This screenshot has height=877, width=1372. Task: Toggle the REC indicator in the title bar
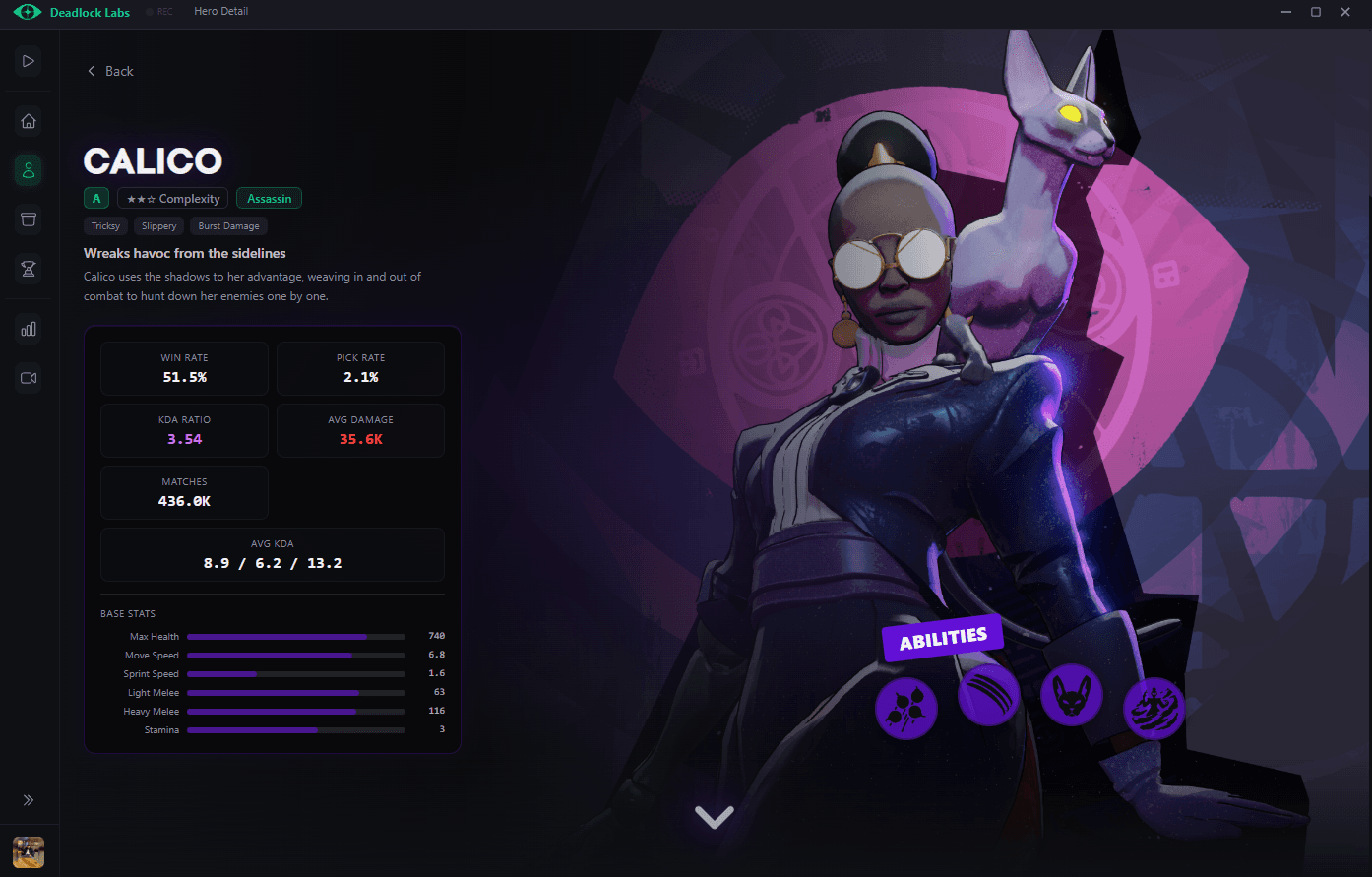point(158,12)
